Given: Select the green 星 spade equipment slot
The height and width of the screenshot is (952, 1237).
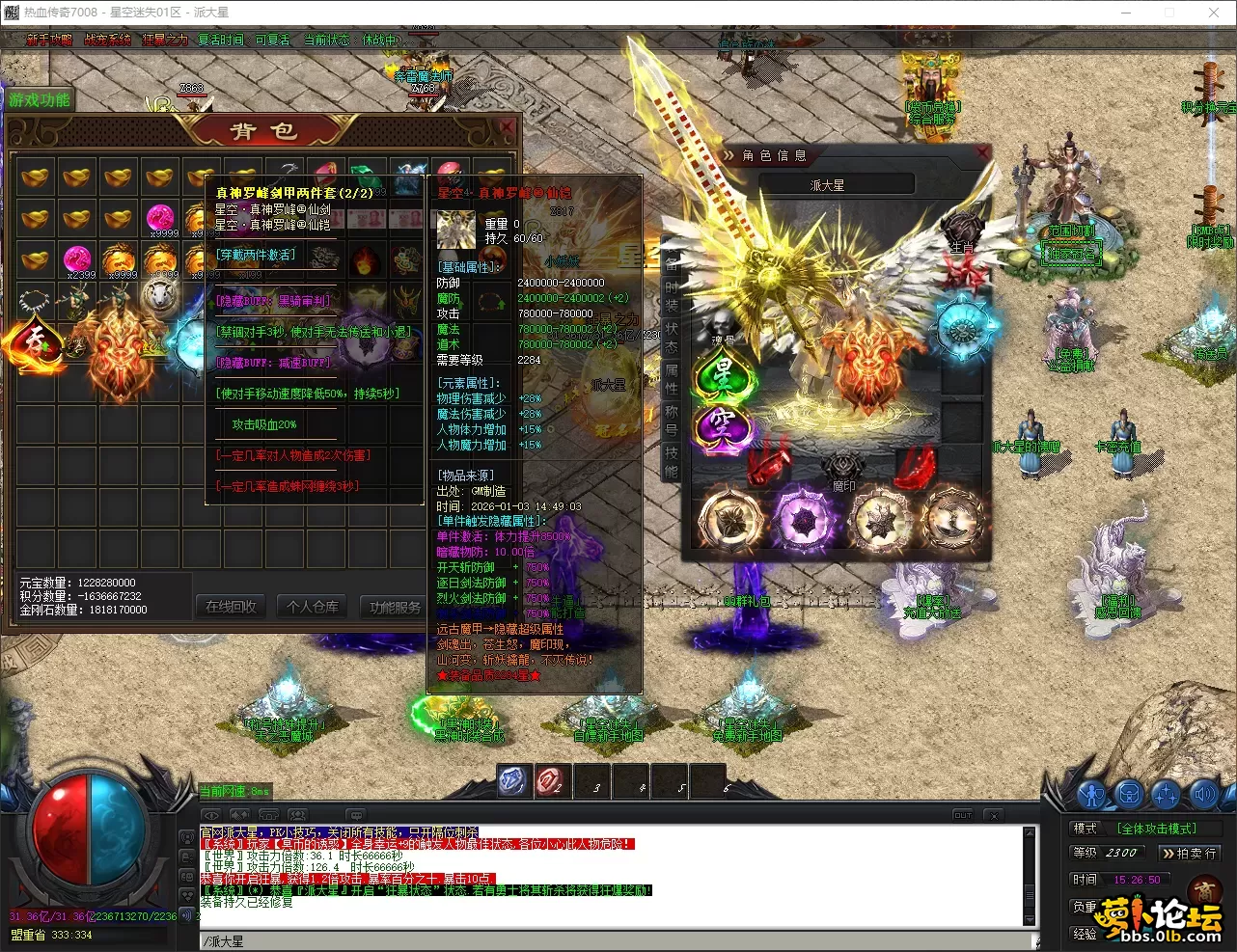Looking at the screenshot, I should [x=722, y=373].
